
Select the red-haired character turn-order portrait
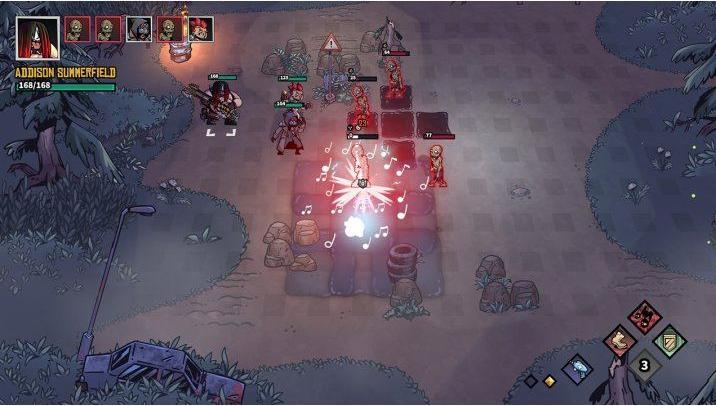[201, 29]
